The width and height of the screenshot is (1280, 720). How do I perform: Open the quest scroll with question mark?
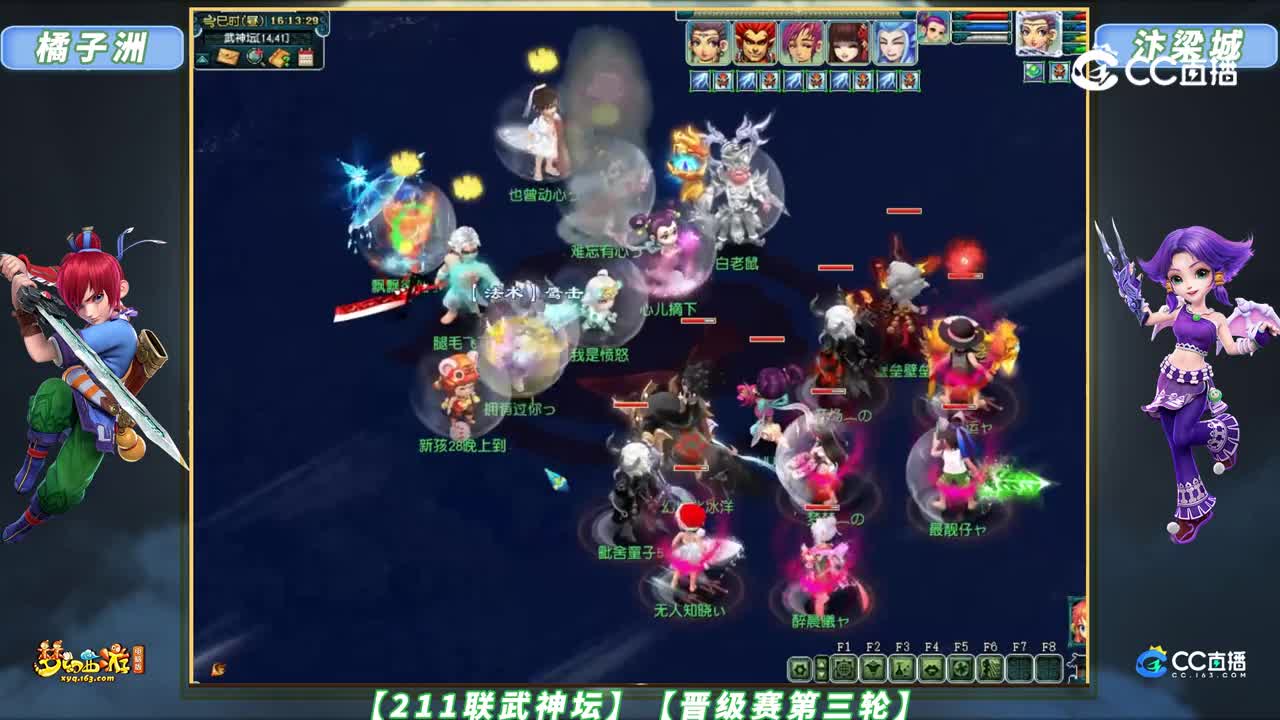tap(279, 57)
